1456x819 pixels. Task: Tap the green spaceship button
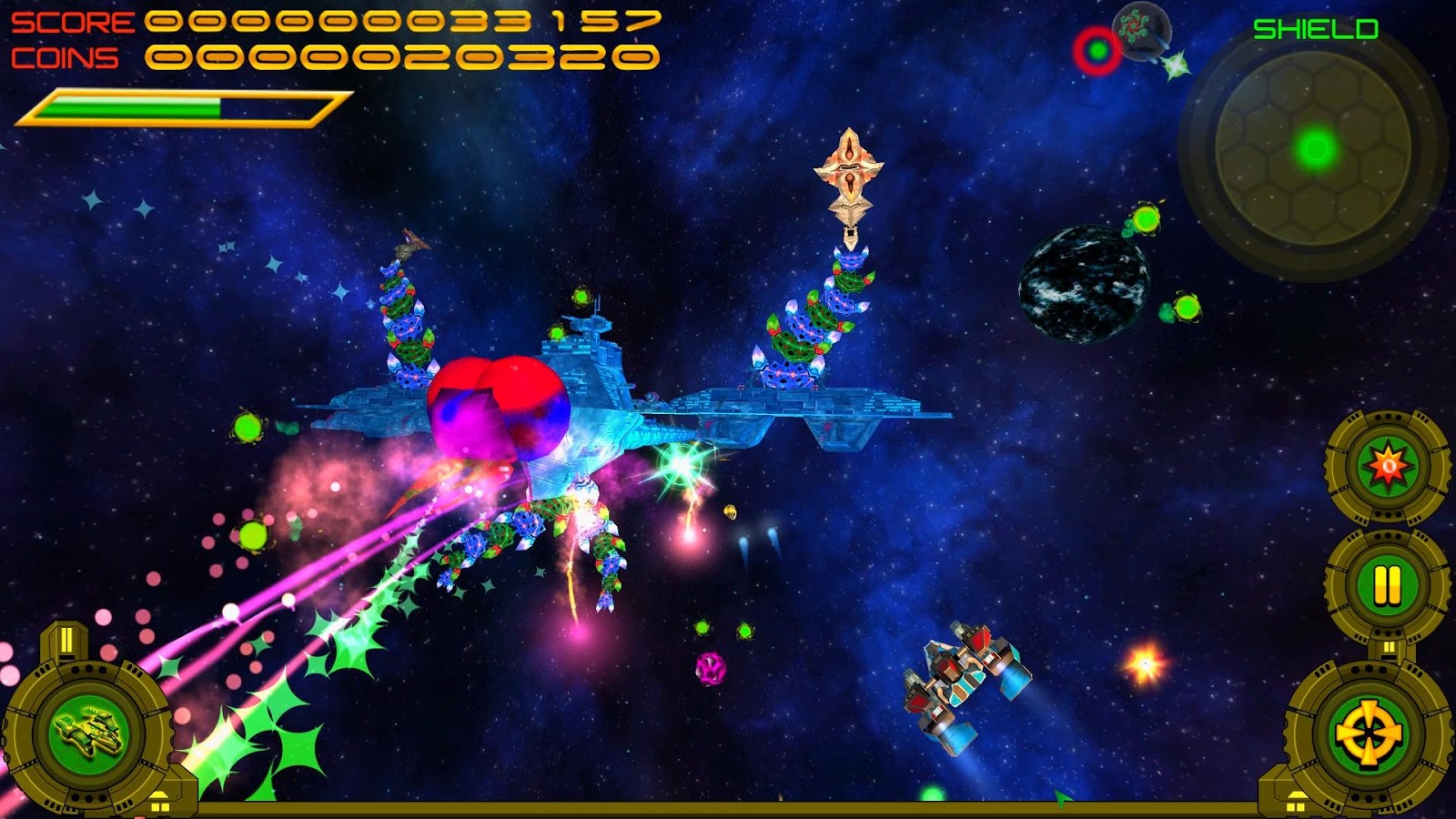[88, 733]
